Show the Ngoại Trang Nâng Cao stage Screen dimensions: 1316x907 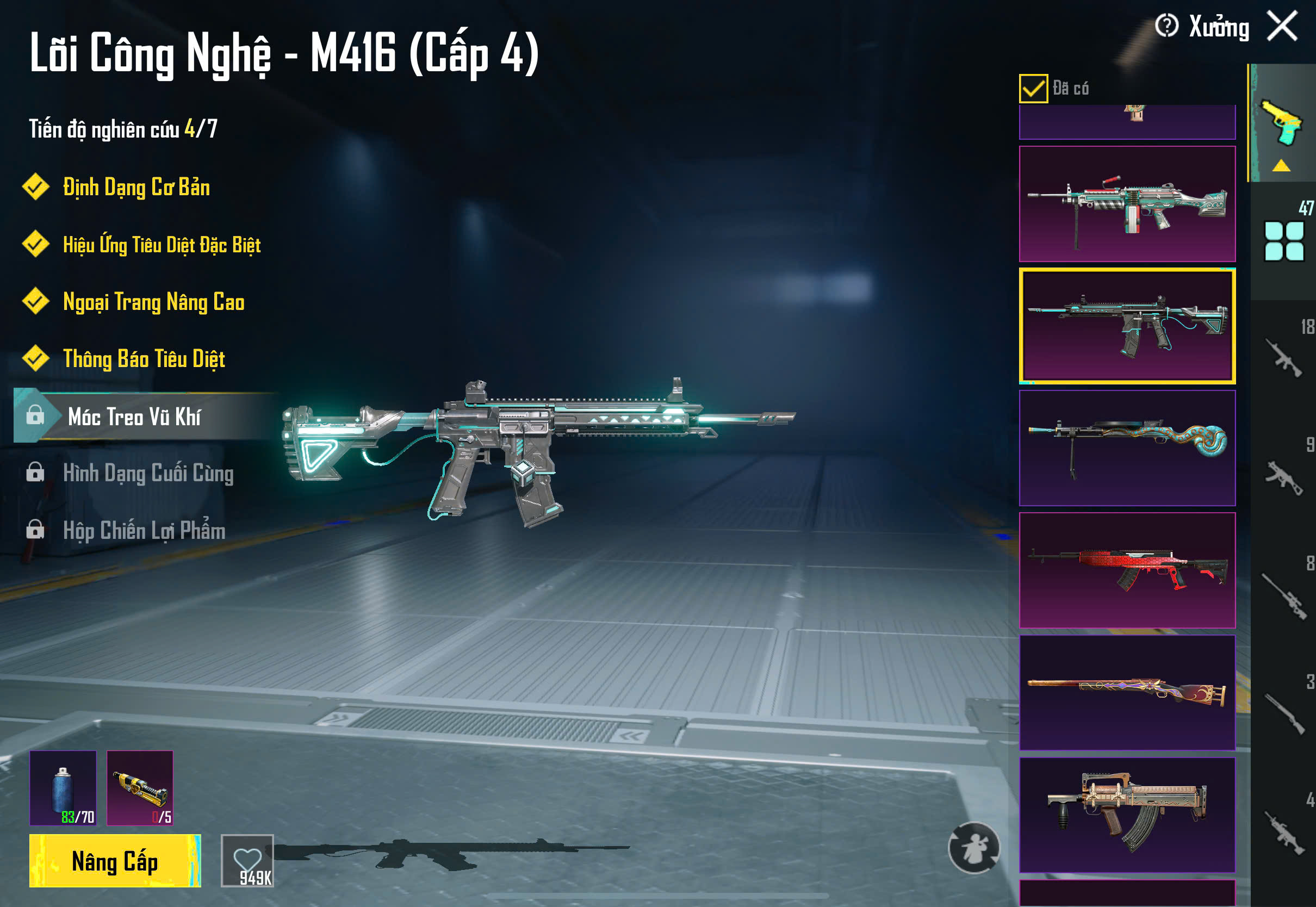[153, 302]
